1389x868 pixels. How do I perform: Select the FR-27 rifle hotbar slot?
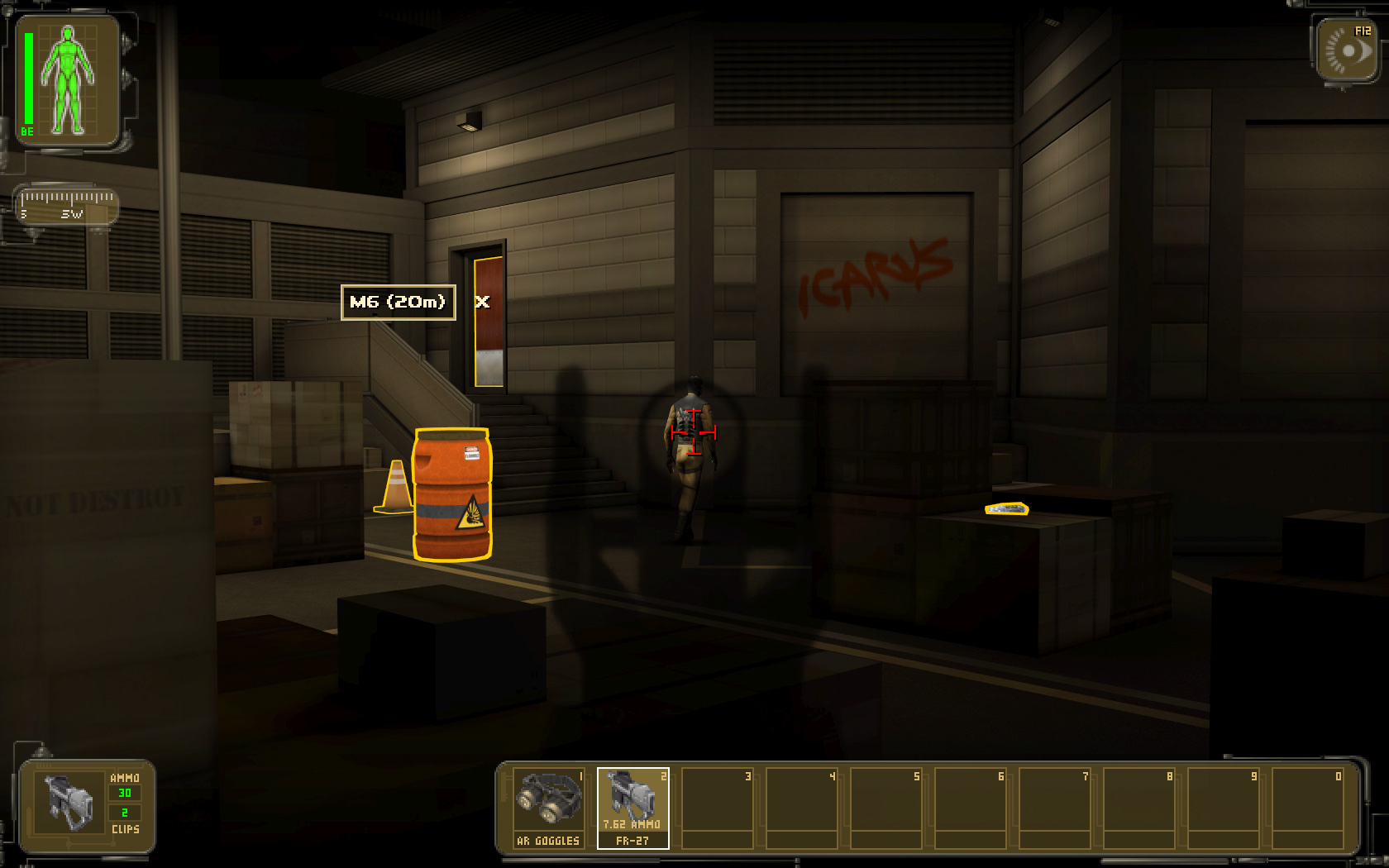tap(632, 807)
